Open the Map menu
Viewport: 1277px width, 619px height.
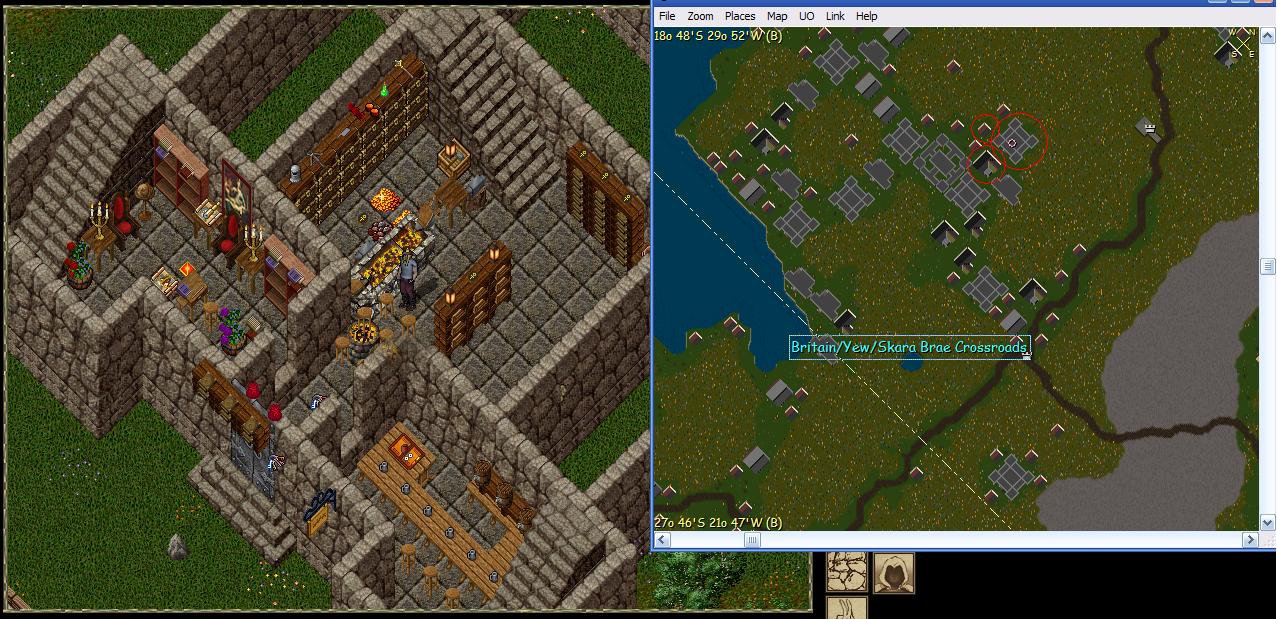777,16
